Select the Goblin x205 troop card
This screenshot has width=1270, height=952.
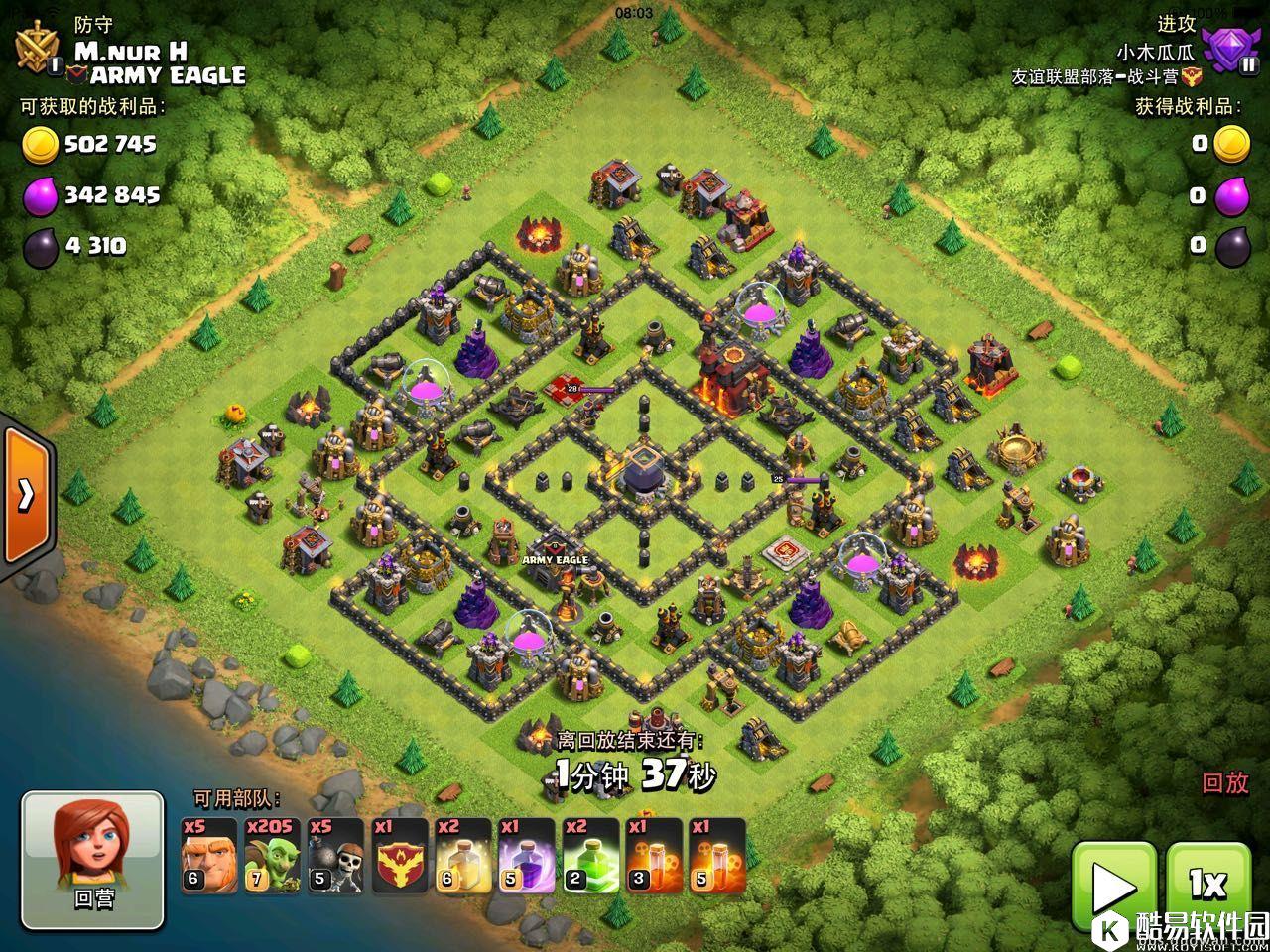pos(272,855)
